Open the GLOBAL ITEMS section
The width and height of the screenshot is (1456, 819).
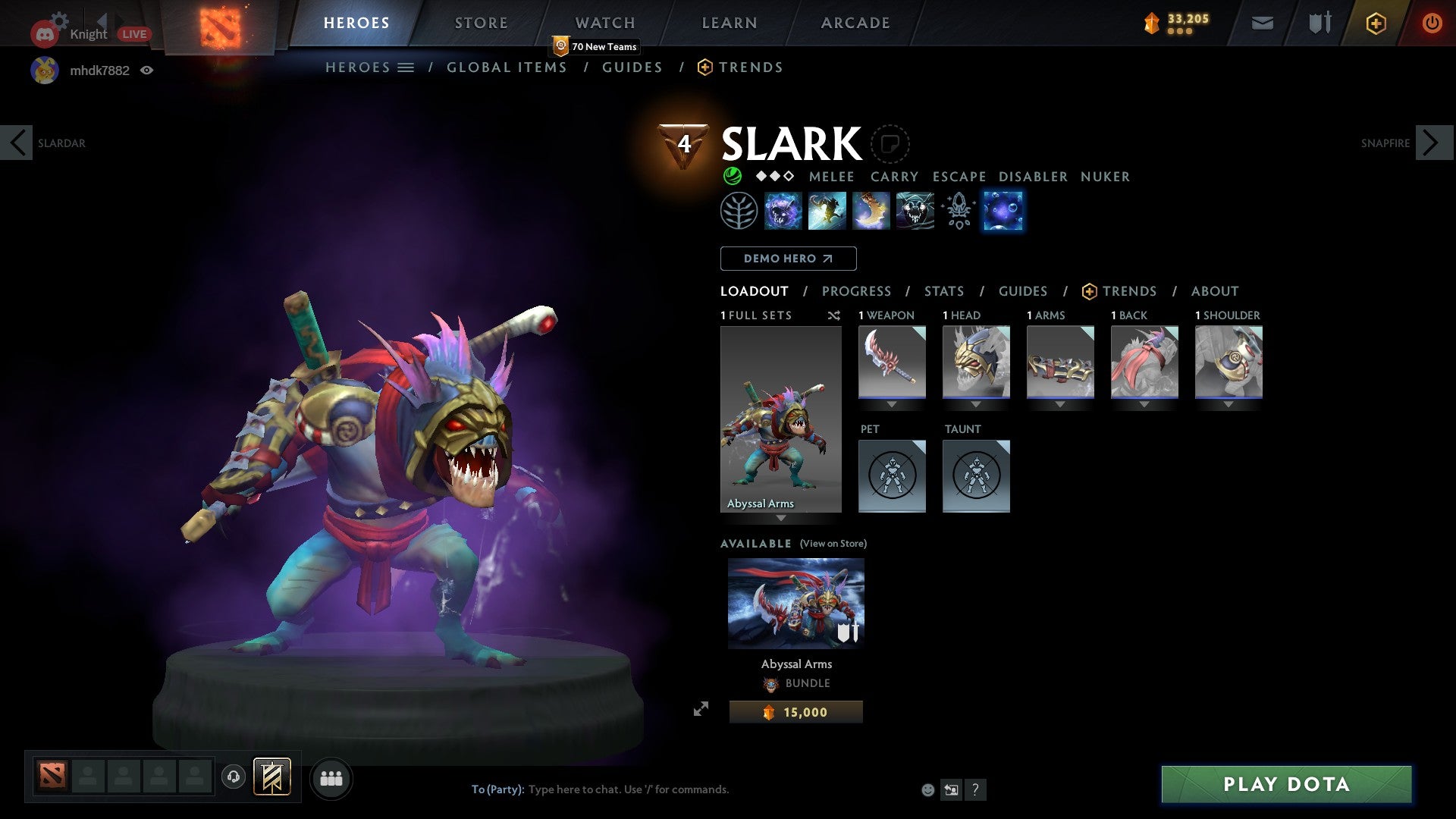pyautogui.click(x=507, y=67)
